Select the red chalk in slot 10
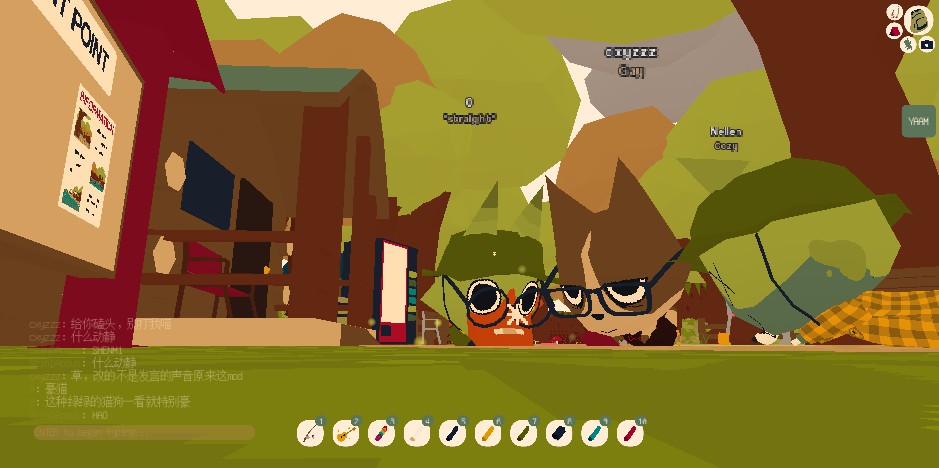939x468 pixels. [628, 434]
